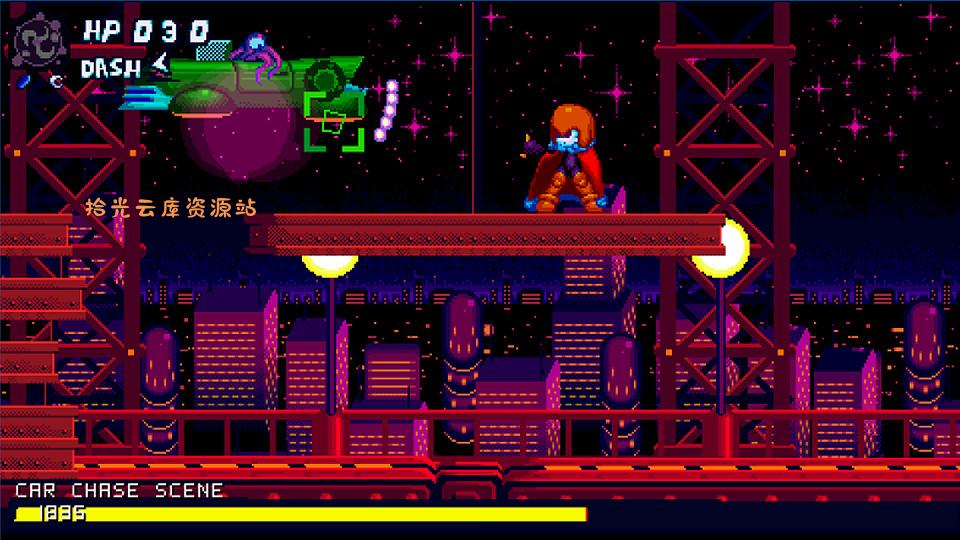The height and width of the screenshot is (540, 960).
Task: Click the DASH arrow indicator
Action: tap(159, 67)
